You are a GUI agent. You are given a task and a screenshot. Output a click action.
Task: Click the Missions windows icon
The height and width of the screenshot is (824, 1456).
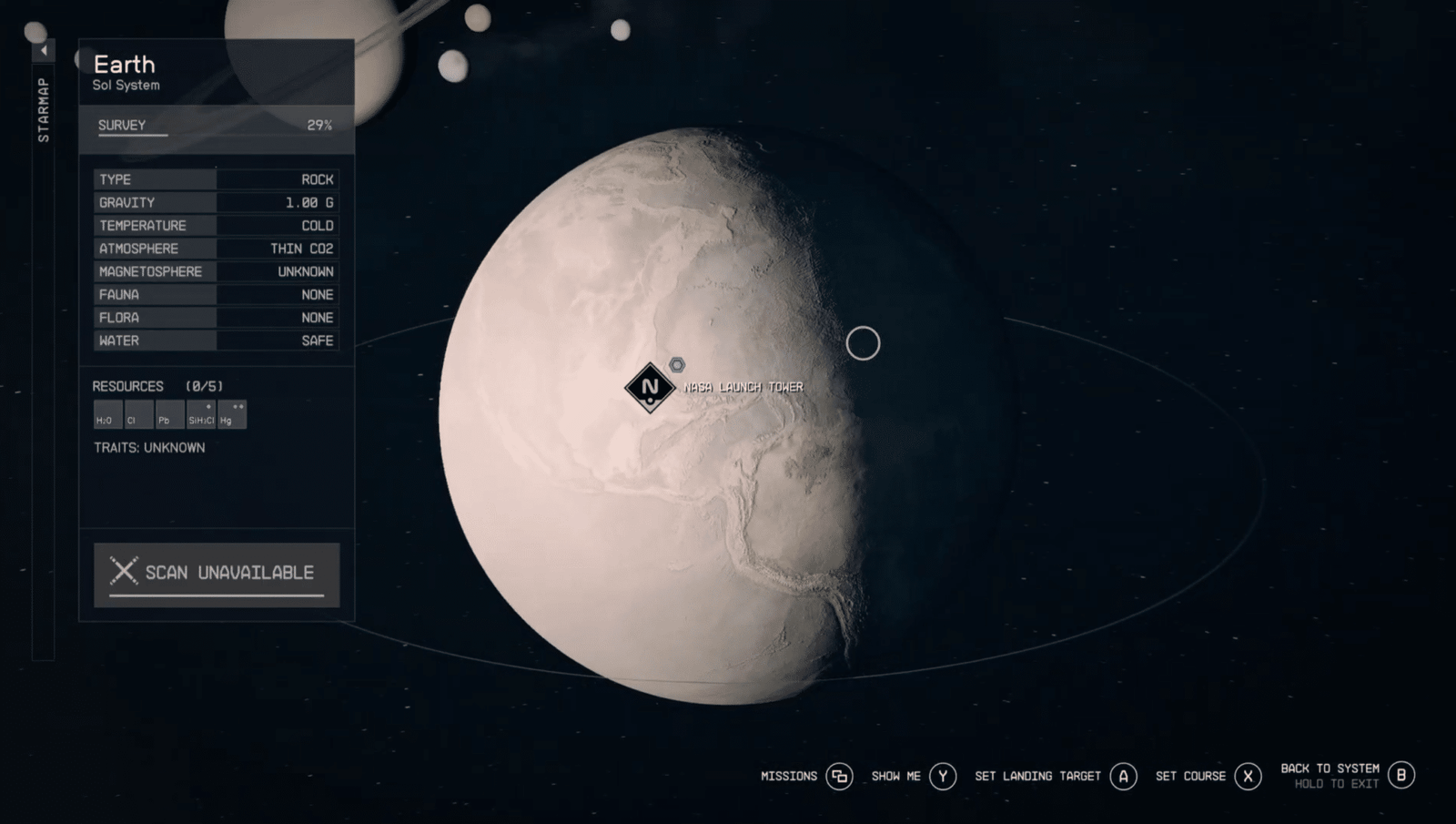(x=839, y=776)
